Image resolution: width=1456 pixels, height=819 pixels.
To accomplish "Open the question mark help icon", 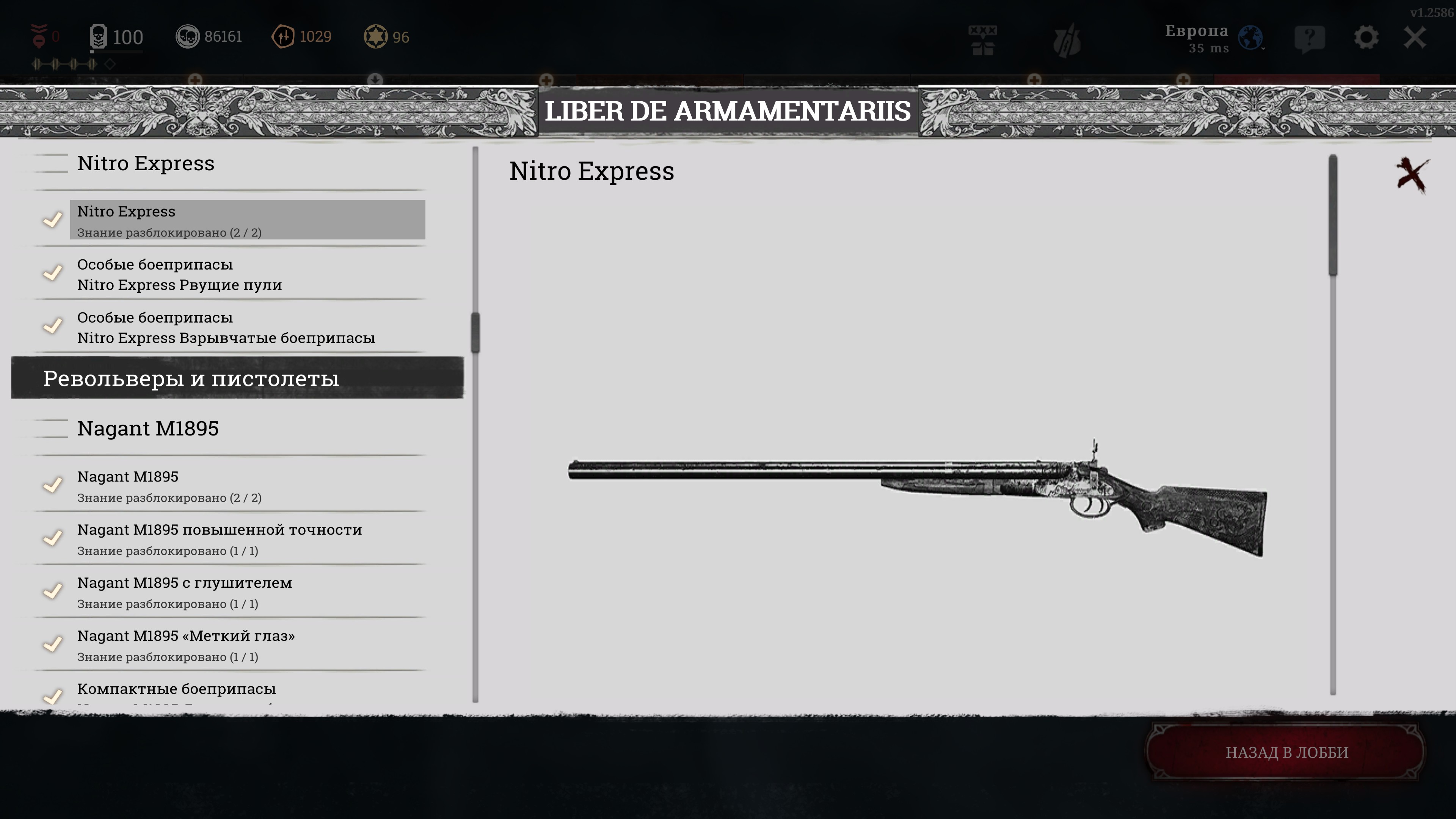I will 1309,39.
